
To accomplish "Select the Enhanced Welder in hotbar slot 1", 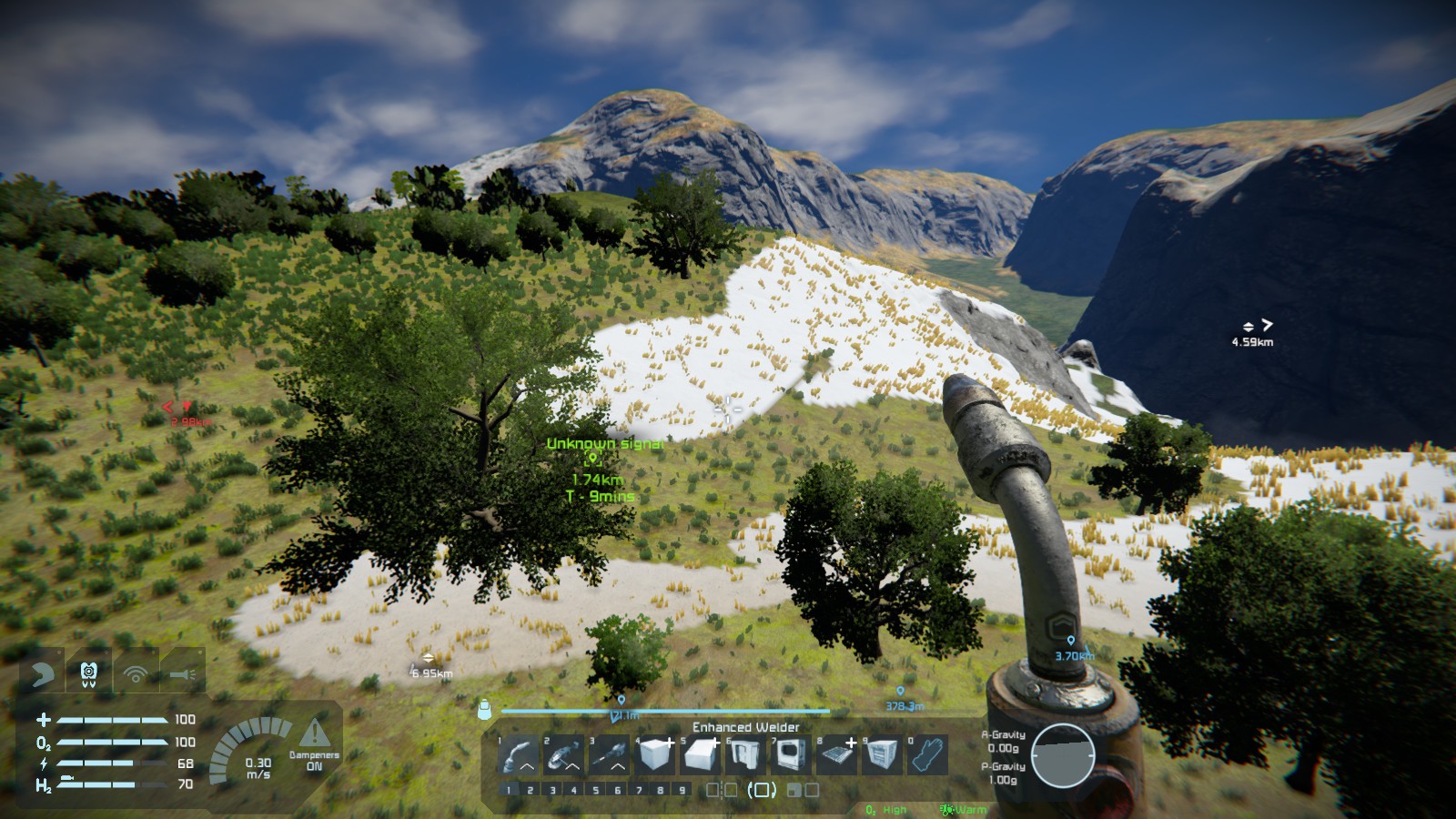I will [x=520, y=755].
